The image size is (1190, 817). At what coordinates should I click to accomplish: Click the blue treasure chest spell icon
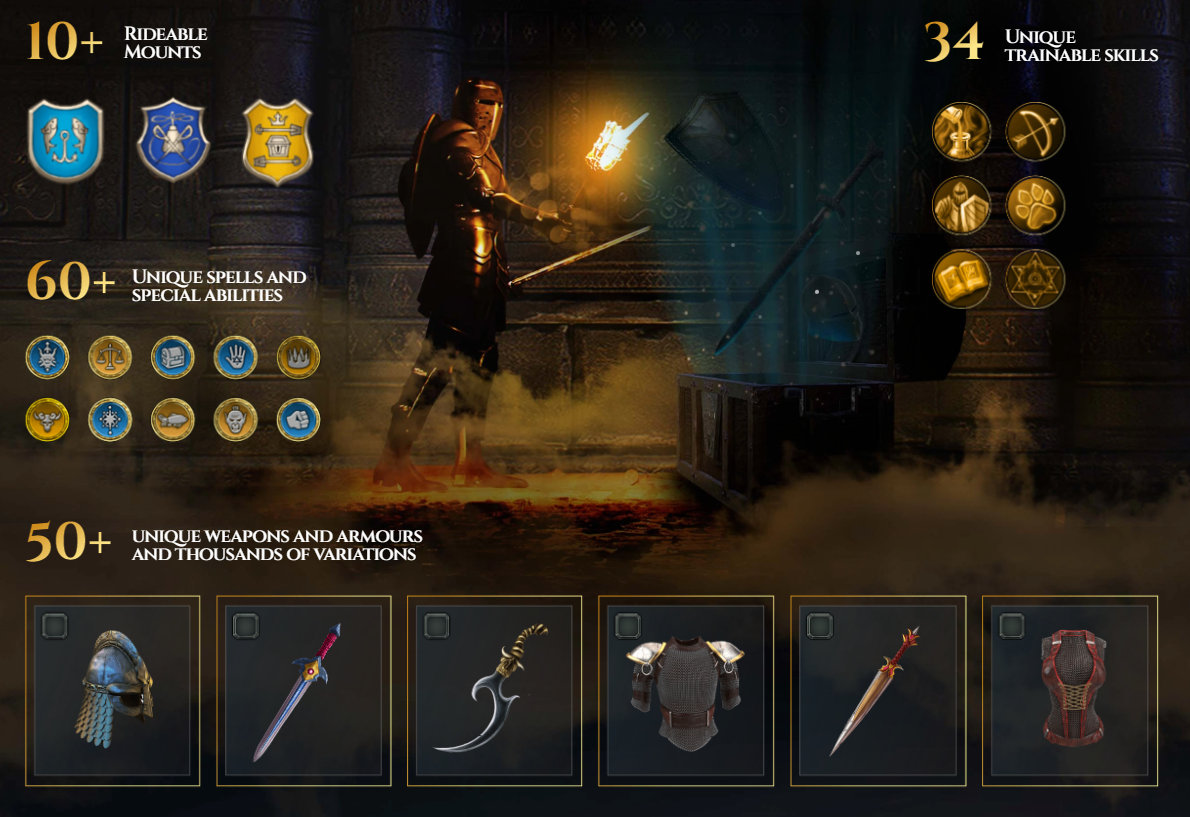click(172, 357)
